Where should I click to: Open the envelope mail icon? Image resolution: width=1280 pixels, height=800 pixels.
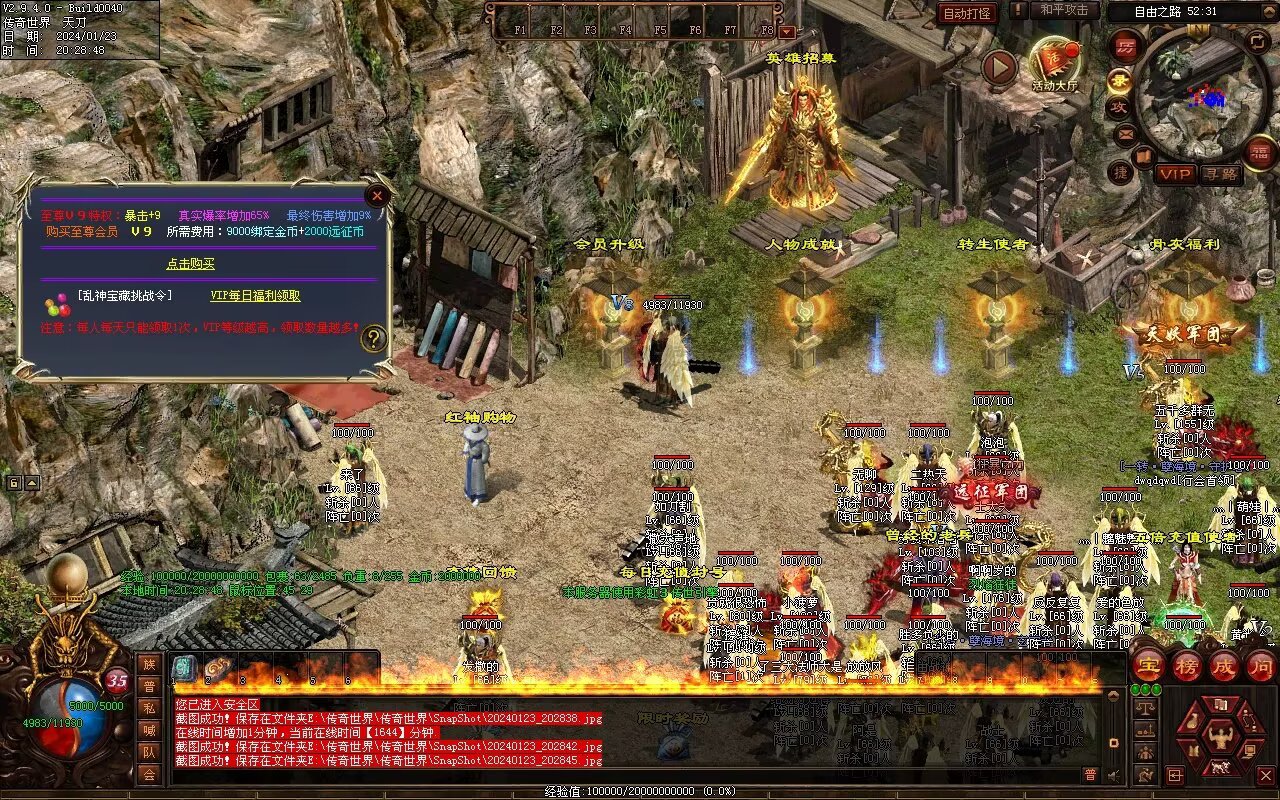pos(1126,133)
